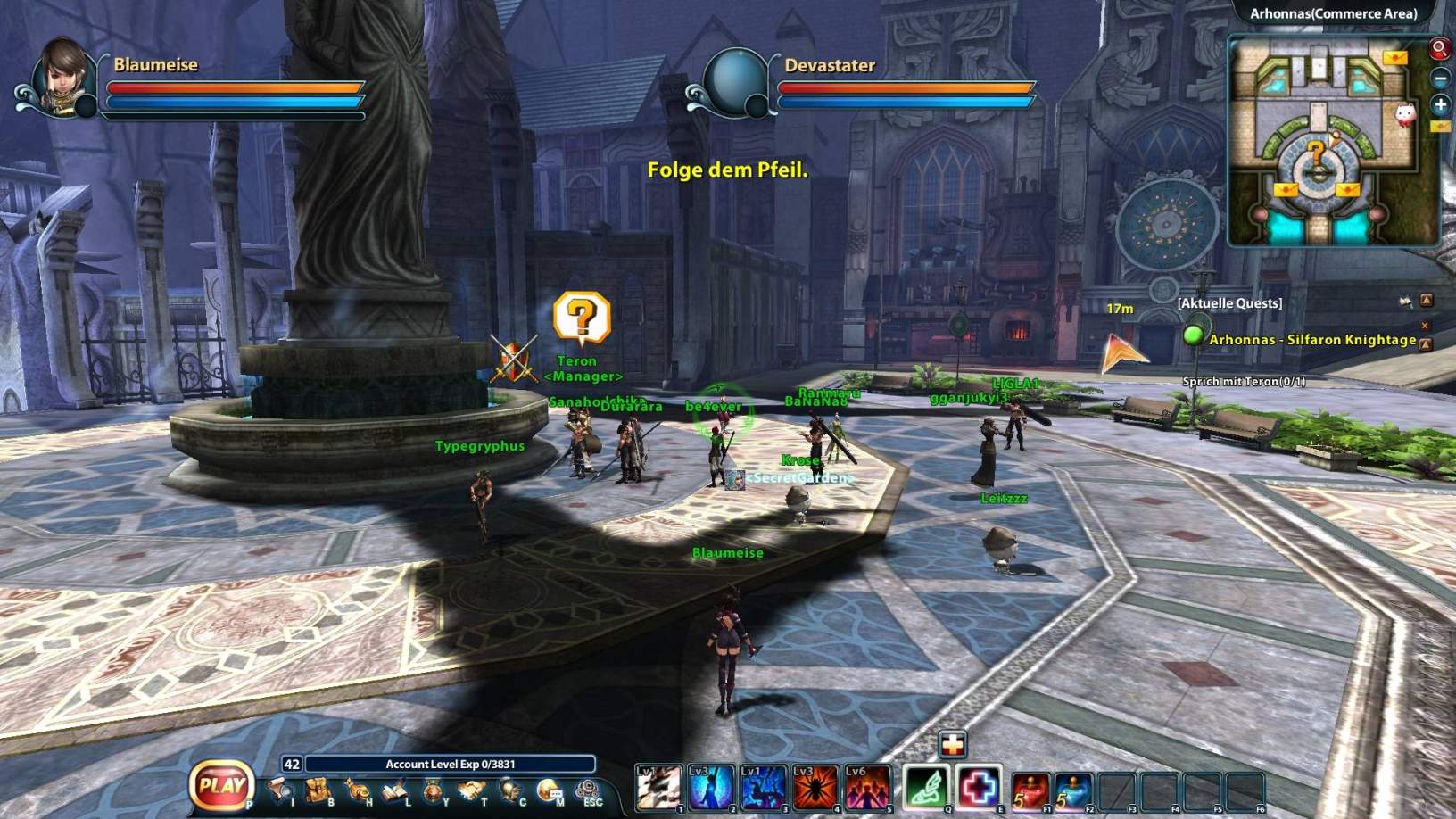Screen dimensions: 1456x819
Task: Select the Arhonnas - Silfaron Knightage quest
Action: (1311, 340)
